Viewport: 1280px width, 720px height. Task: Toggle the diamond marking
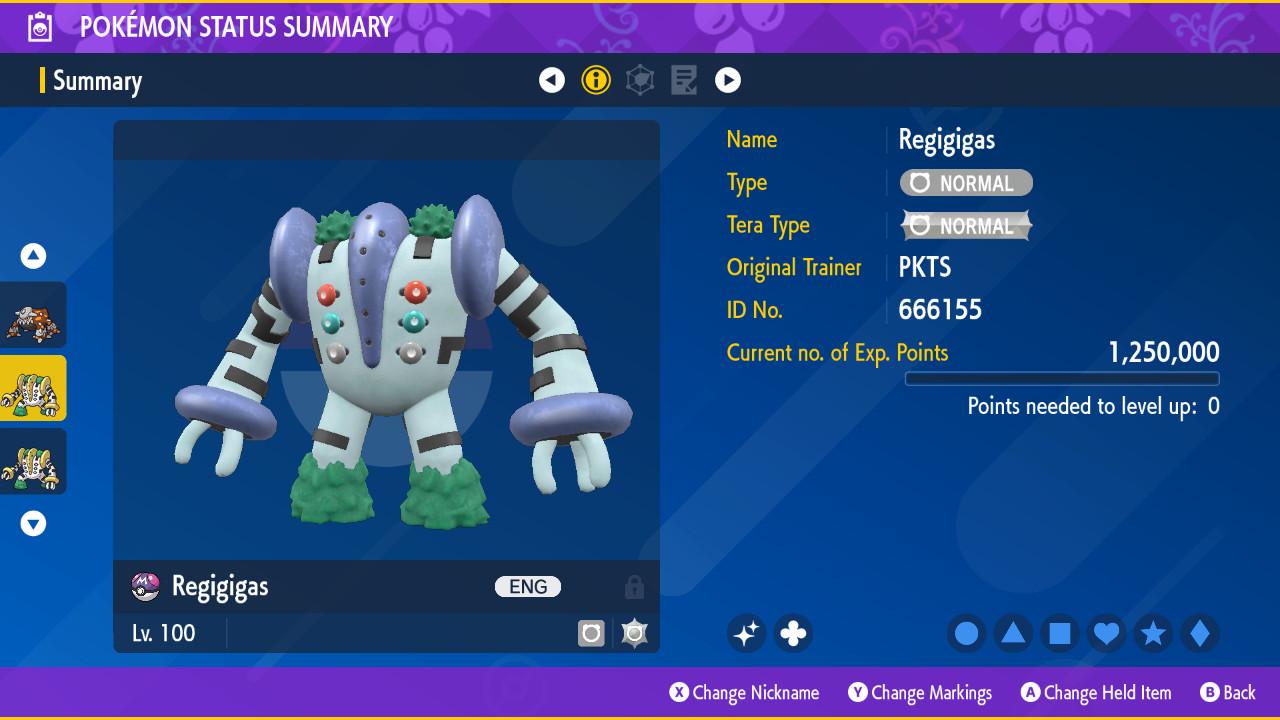click(1200, 633)
